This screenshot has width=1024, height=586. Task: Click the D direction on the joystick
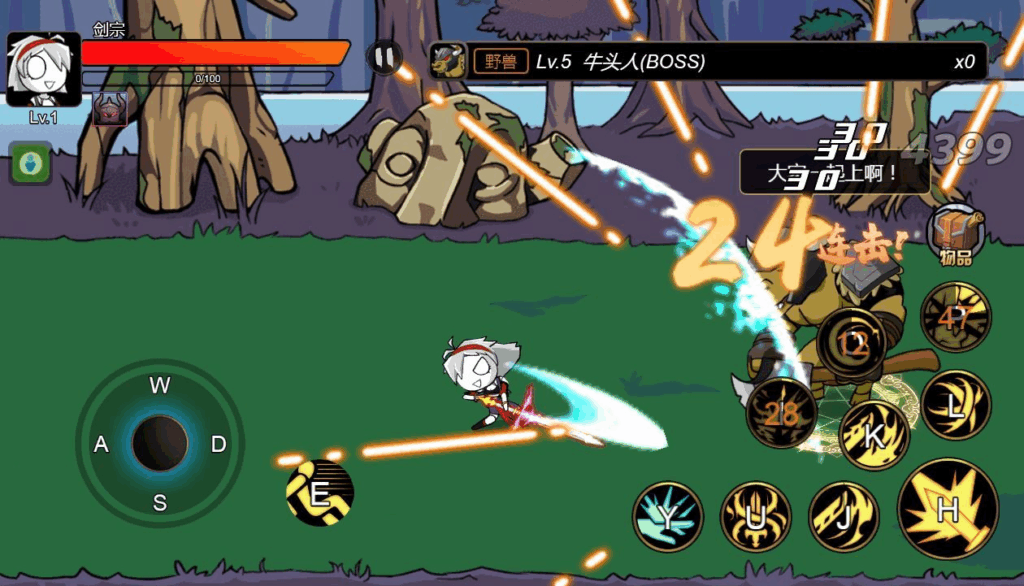tap(218, 444)
